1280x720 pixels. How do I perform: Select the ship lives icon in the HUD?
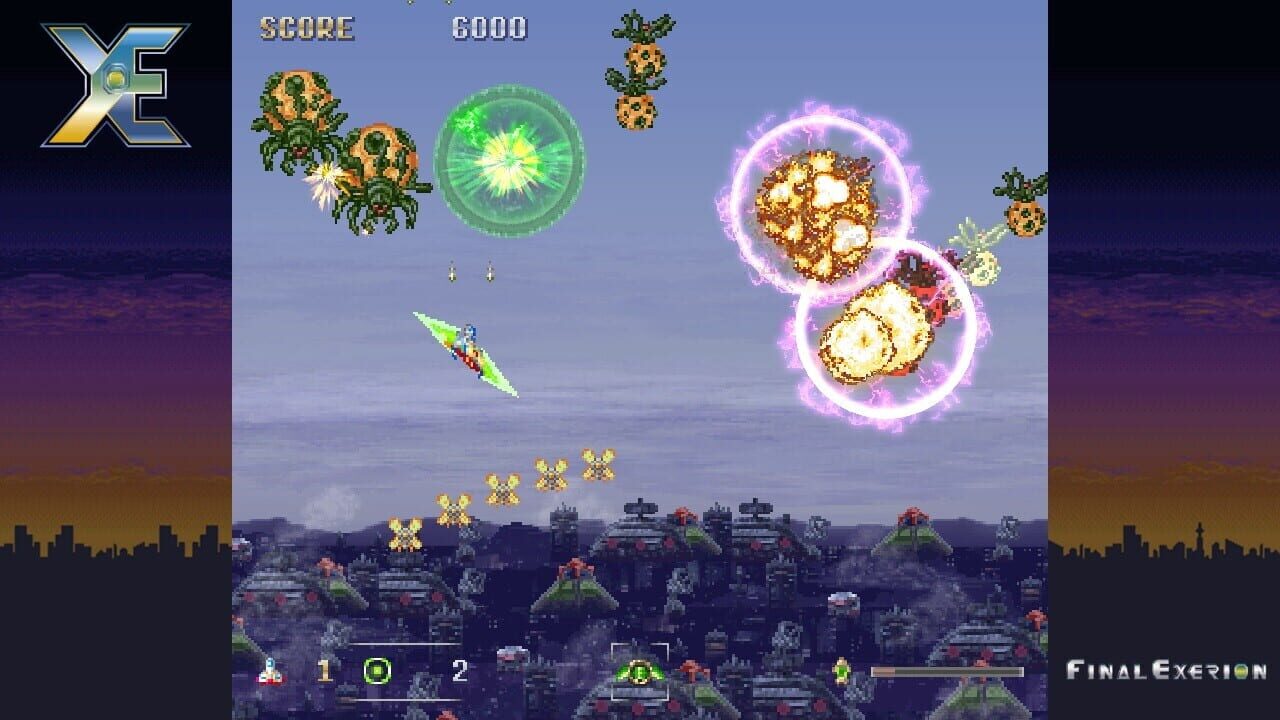pyautogui.click(x=270, y=673)
